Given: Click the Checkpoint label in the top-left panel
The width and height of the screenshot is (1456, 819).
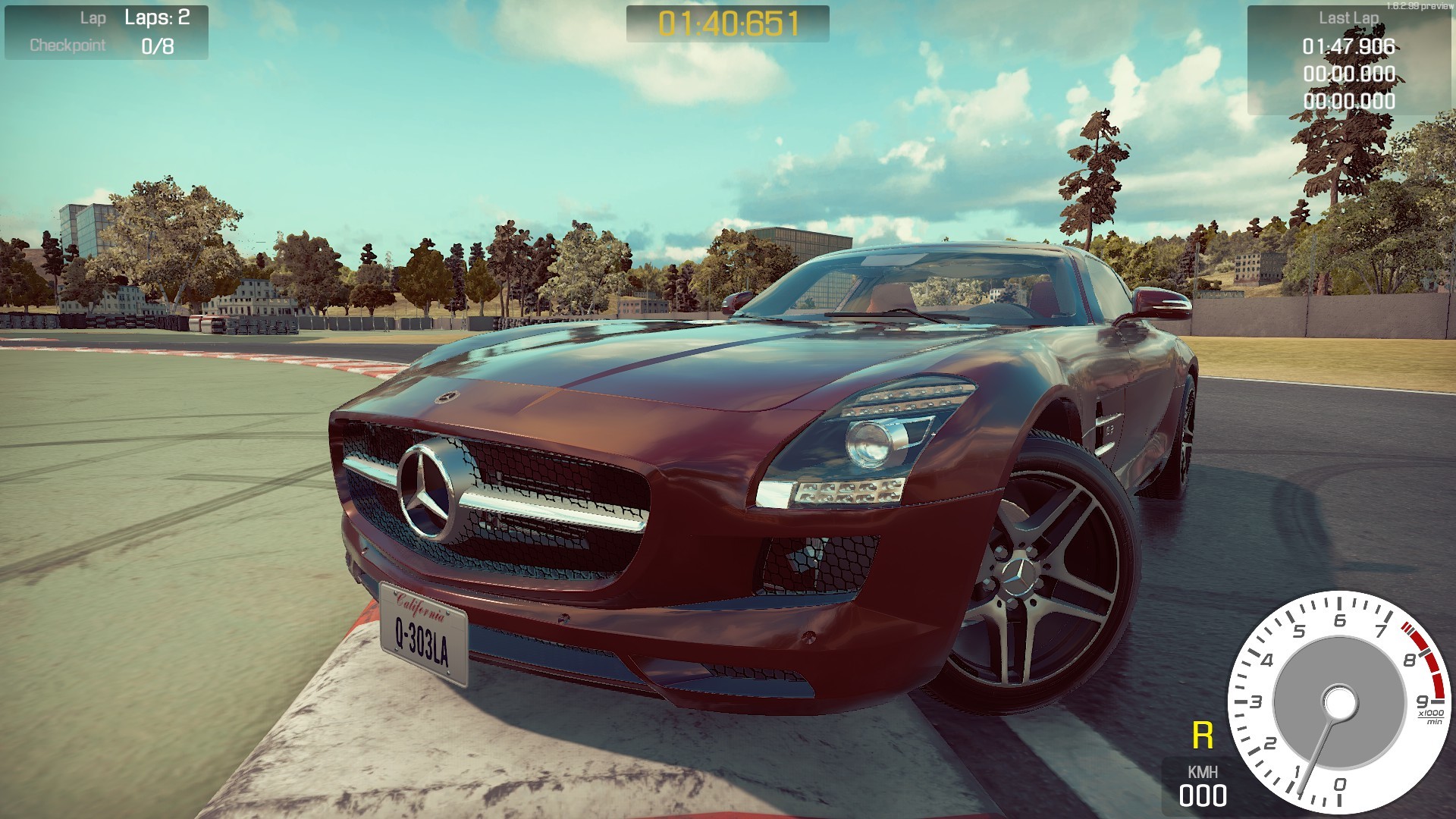Looking at the screenshot, I should pos(67,45).
